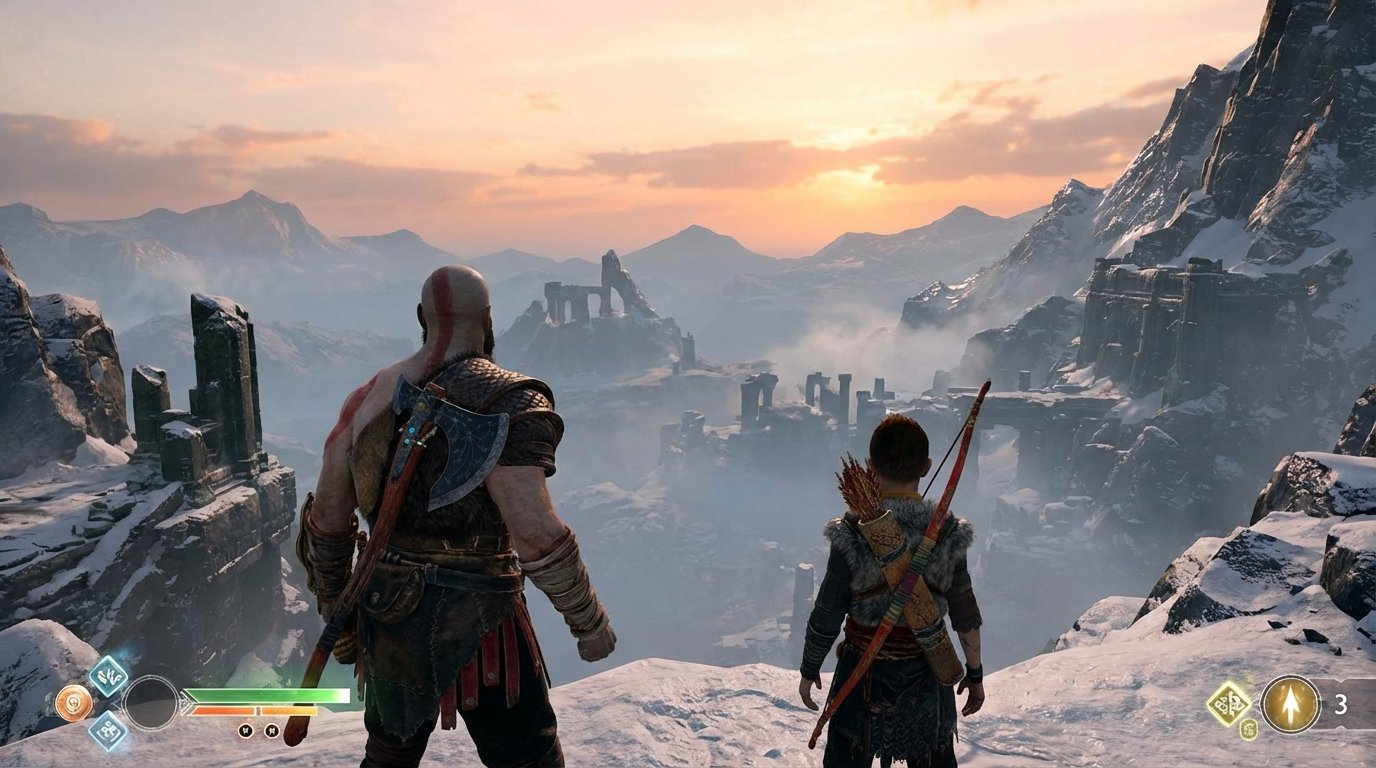The height and width of the screenshot is (768, 1376).
Task: Click the left resurrection stone butterfly pip
Action: (246, 731)
